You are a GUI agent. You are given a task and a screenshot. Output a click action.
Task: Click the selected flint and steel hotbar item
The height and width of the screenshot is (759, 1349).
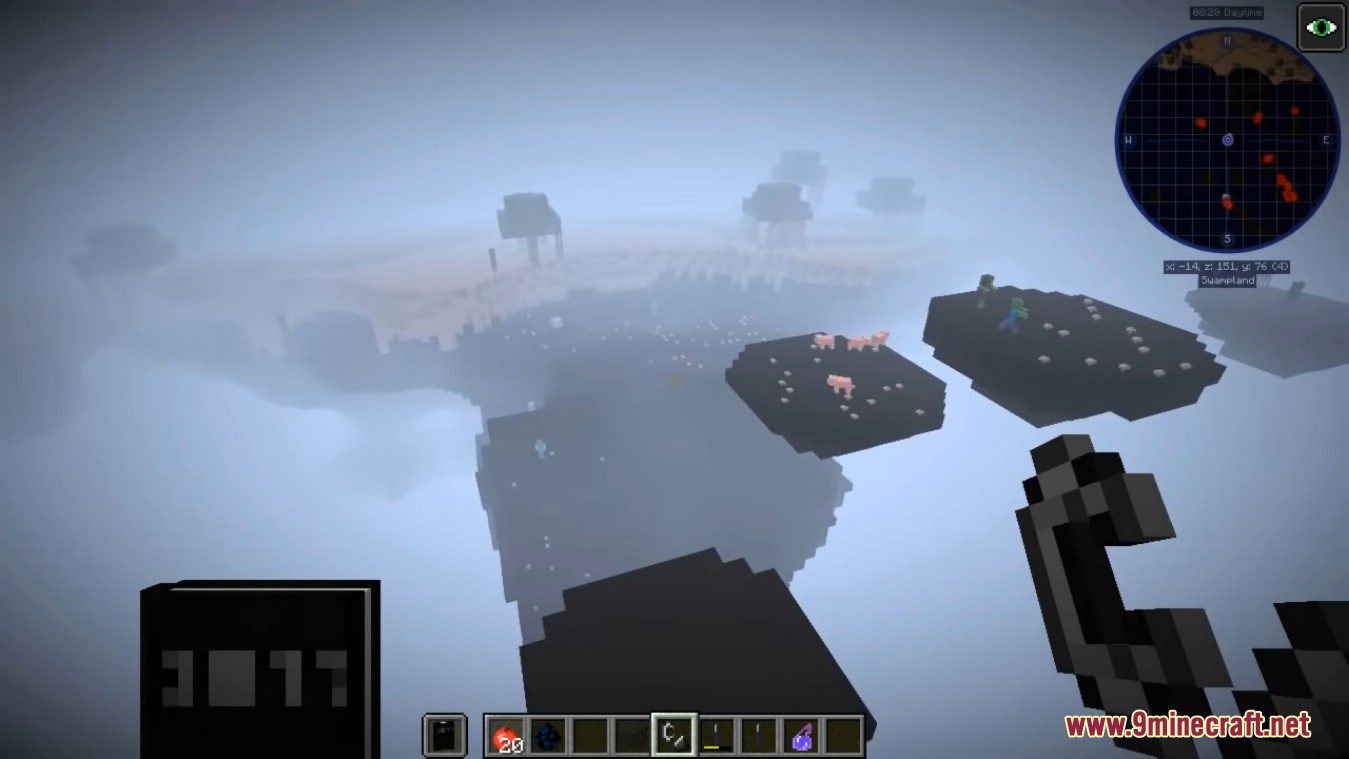point(673,733)
